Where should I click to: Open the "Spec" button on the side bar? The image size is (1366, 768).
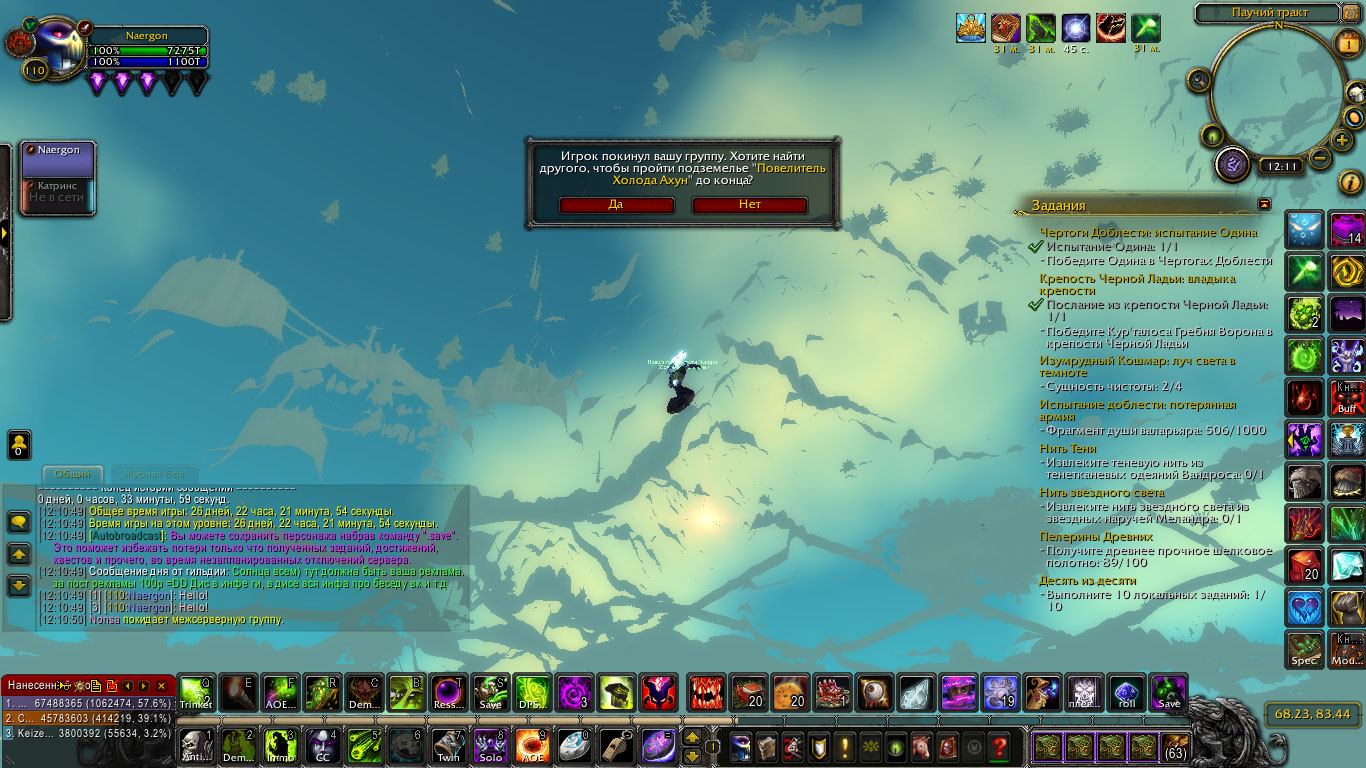click(1304, 649)
